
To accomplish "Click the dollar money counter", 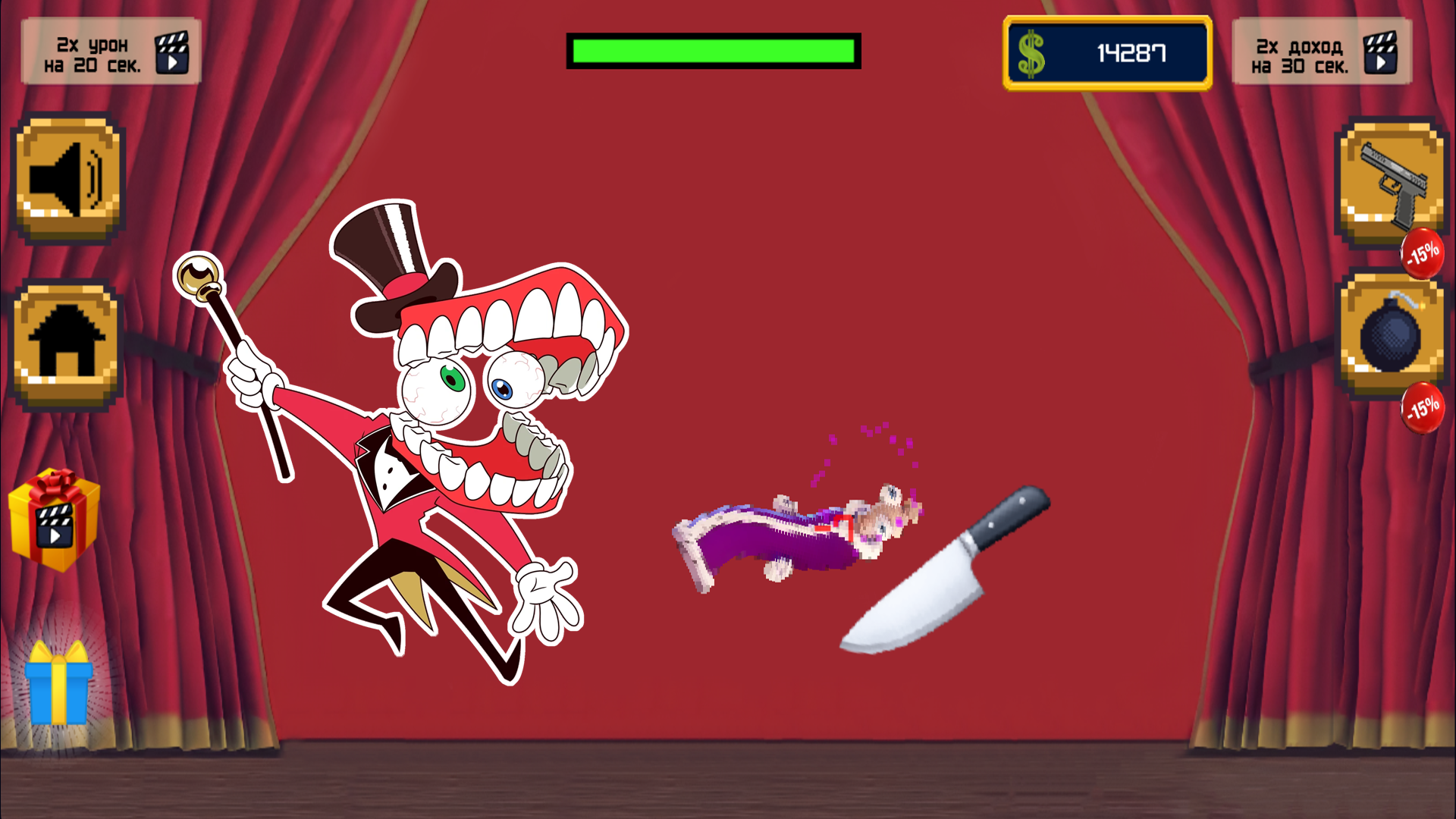I will [x=1106, y=53].
